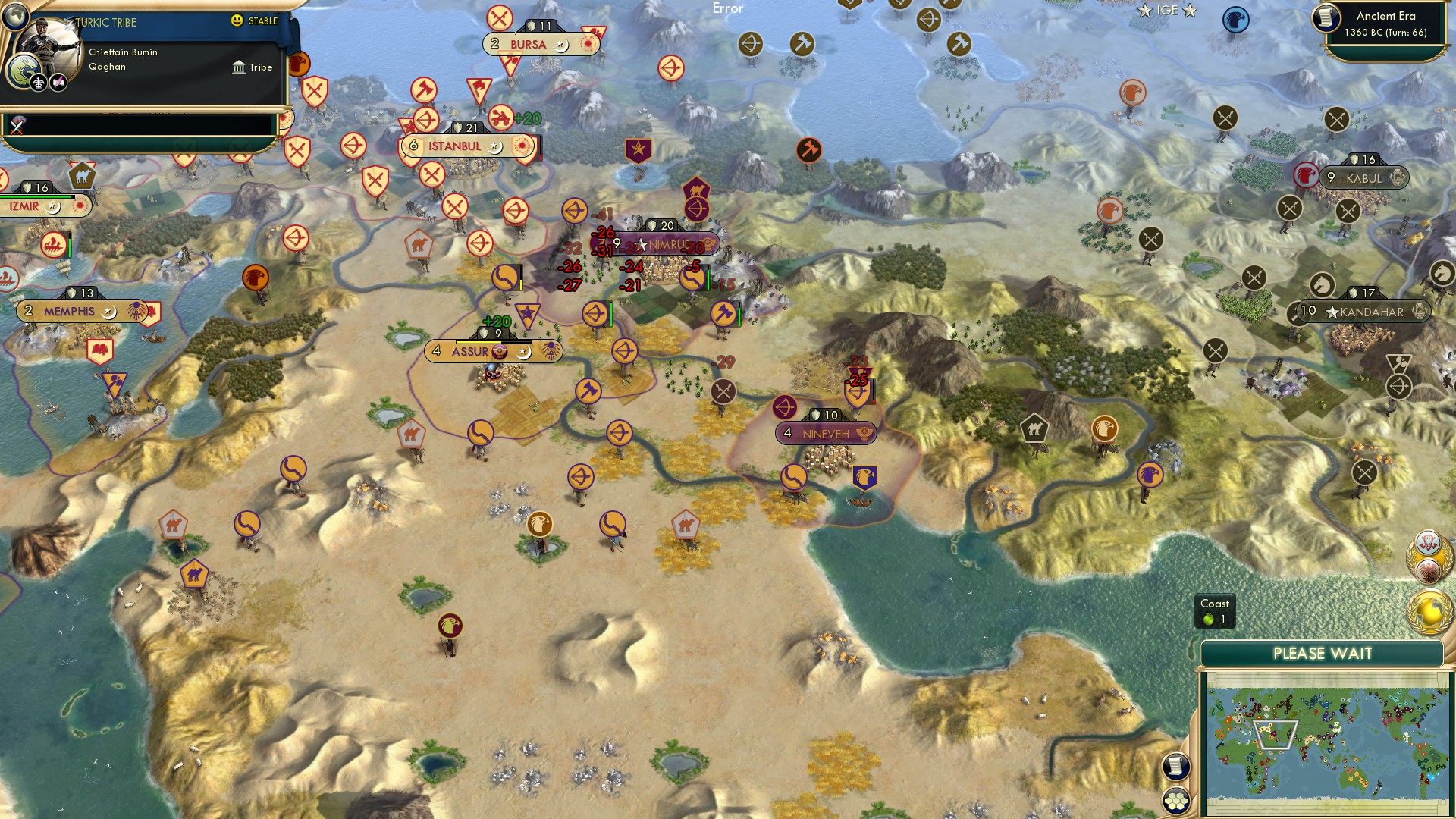Image resolution: width=1456 pixels, height=819 pixels.
Task: Click the white totem icon below the leader portrait
Action: [39, 83]
